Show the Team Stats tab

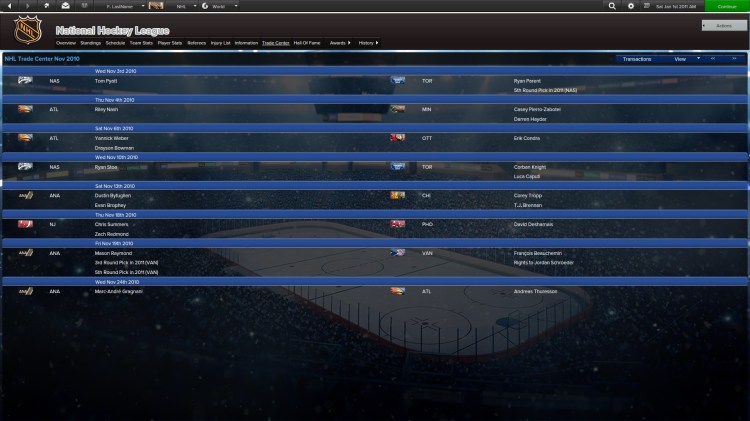[142, 44]
